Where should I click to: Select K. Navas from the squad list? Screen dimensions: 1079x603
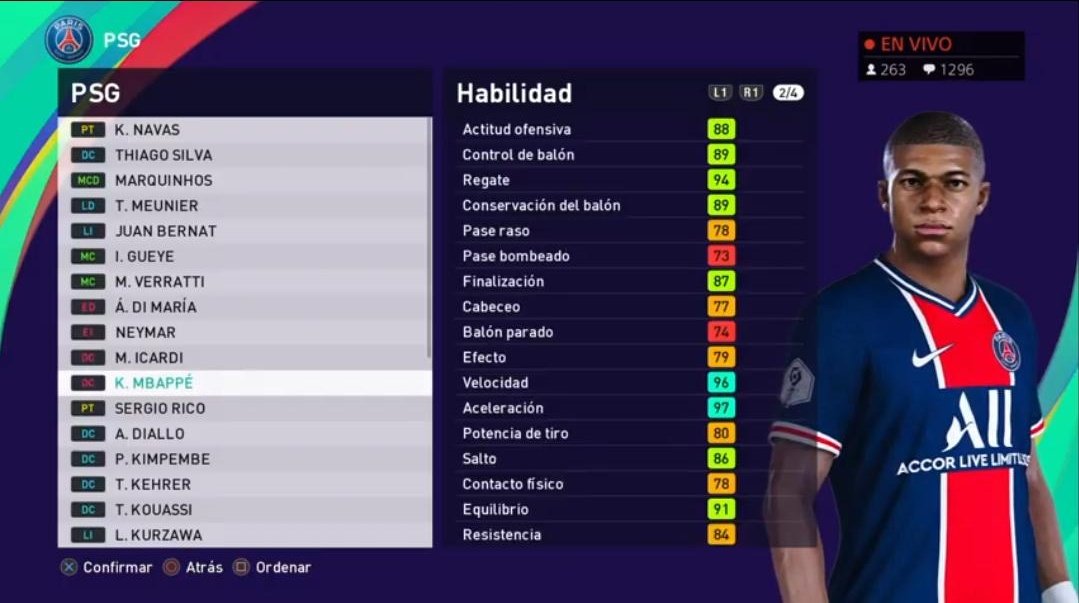(245, 130)
